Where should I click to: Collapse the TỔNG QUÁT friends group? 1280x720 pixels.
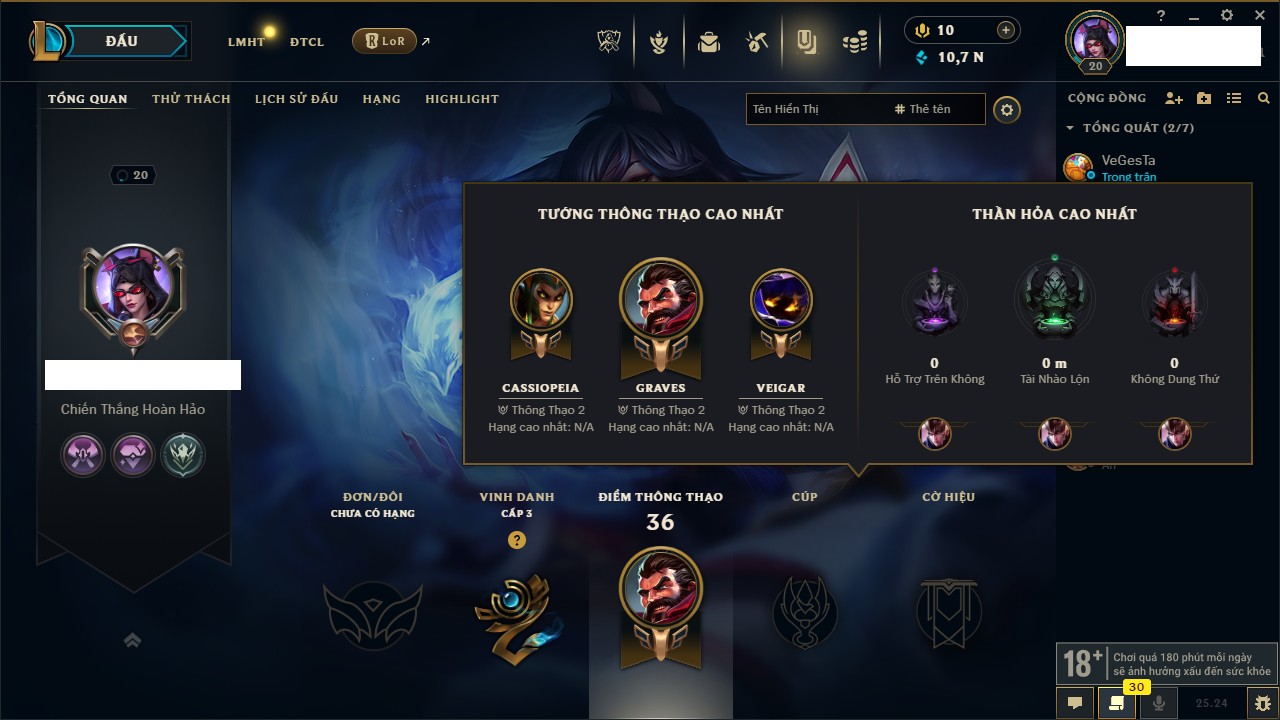(x=1070, y=128)
